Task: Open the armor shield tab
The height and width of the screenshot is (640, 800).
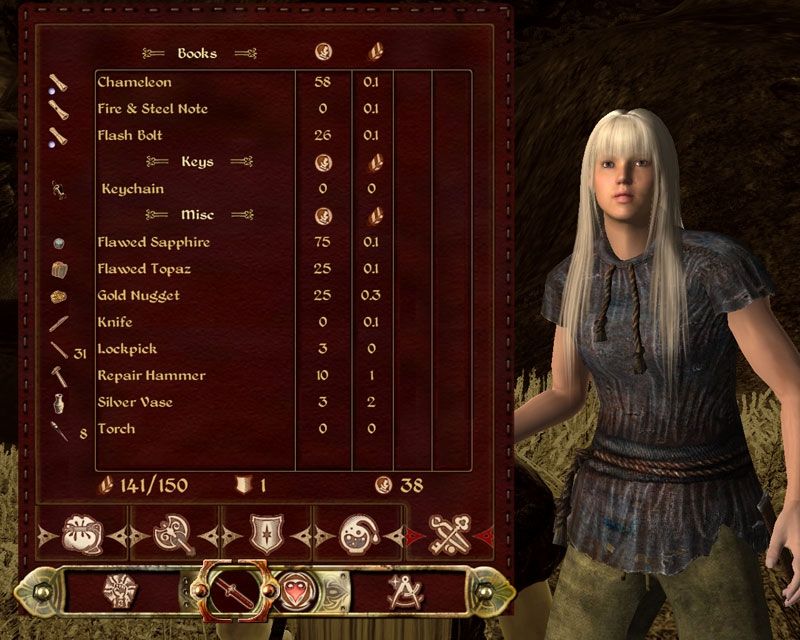Action: tap(263, 533)
